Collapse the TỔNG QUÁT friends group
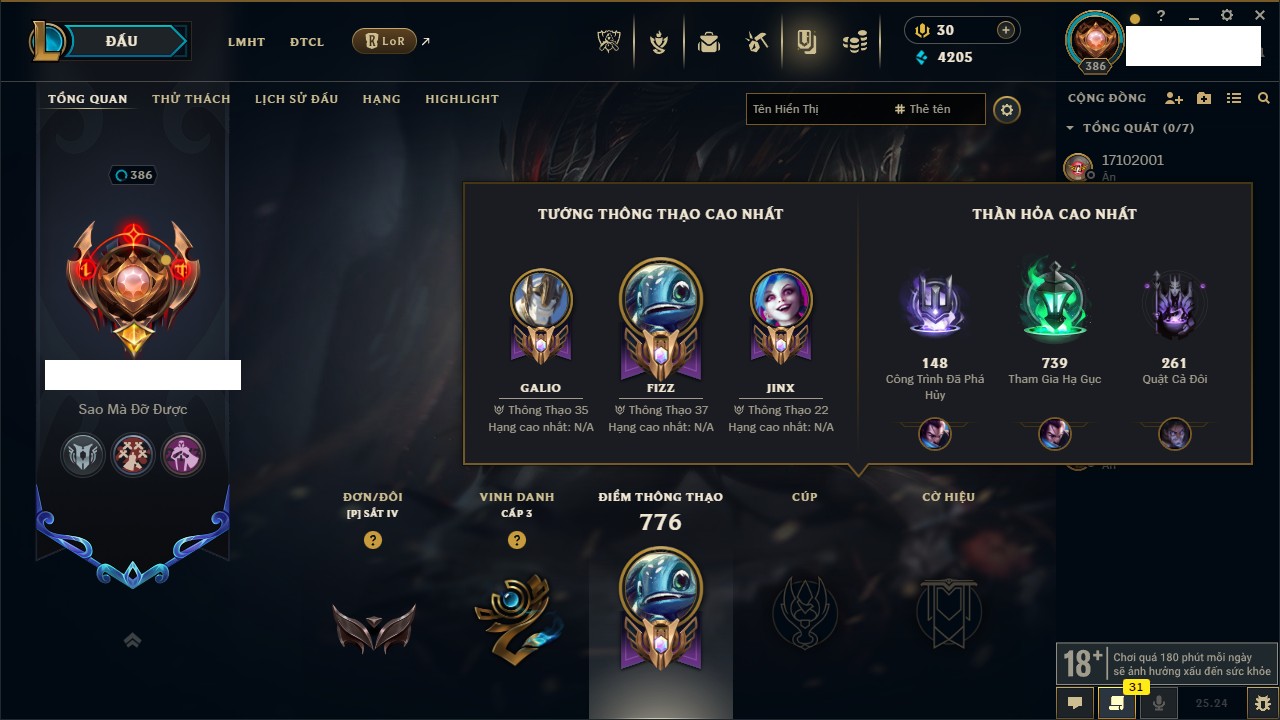Screen dimensions: 1280x720 [1070, 128]
